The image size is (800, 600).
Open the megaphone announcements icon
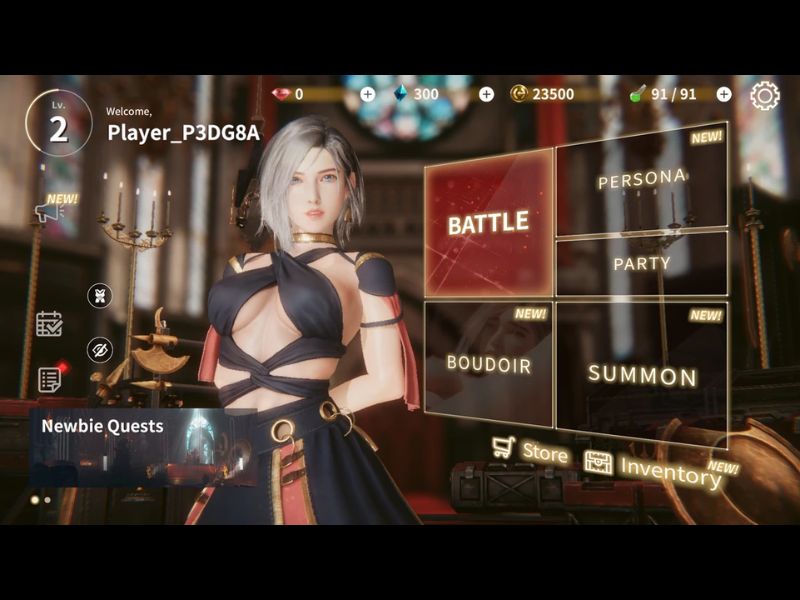[x=50, y=211]
